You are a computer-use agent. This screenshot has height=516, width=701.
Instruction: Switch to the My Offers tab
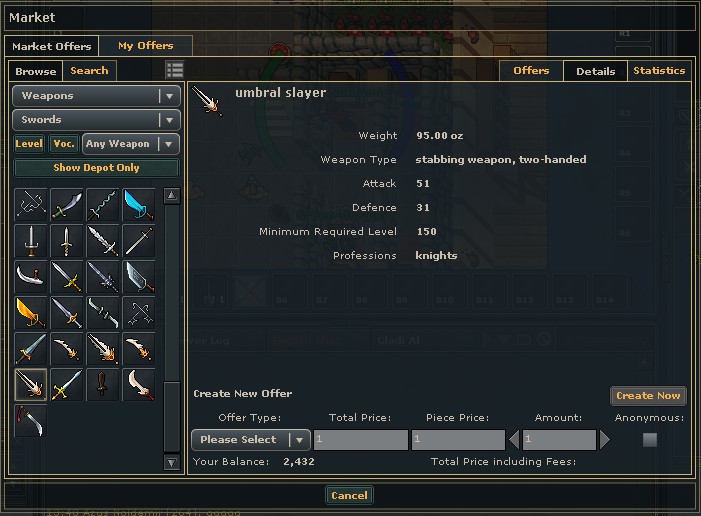145,46
